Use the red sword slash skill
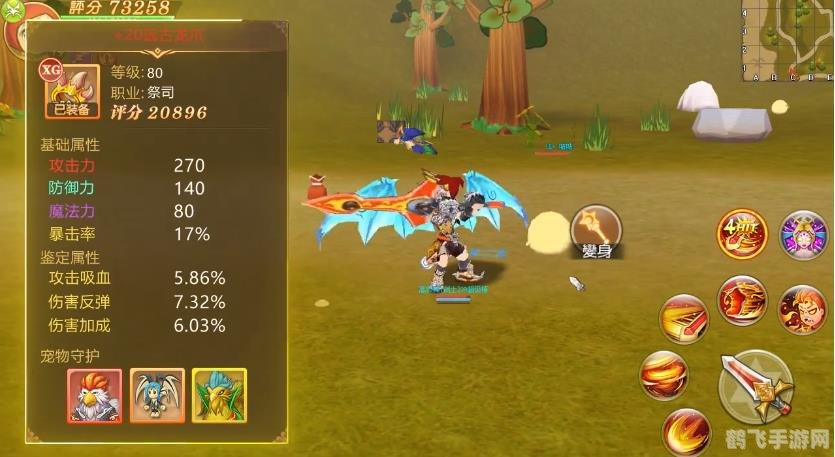The image size is (835, 457). click(683, 320)
